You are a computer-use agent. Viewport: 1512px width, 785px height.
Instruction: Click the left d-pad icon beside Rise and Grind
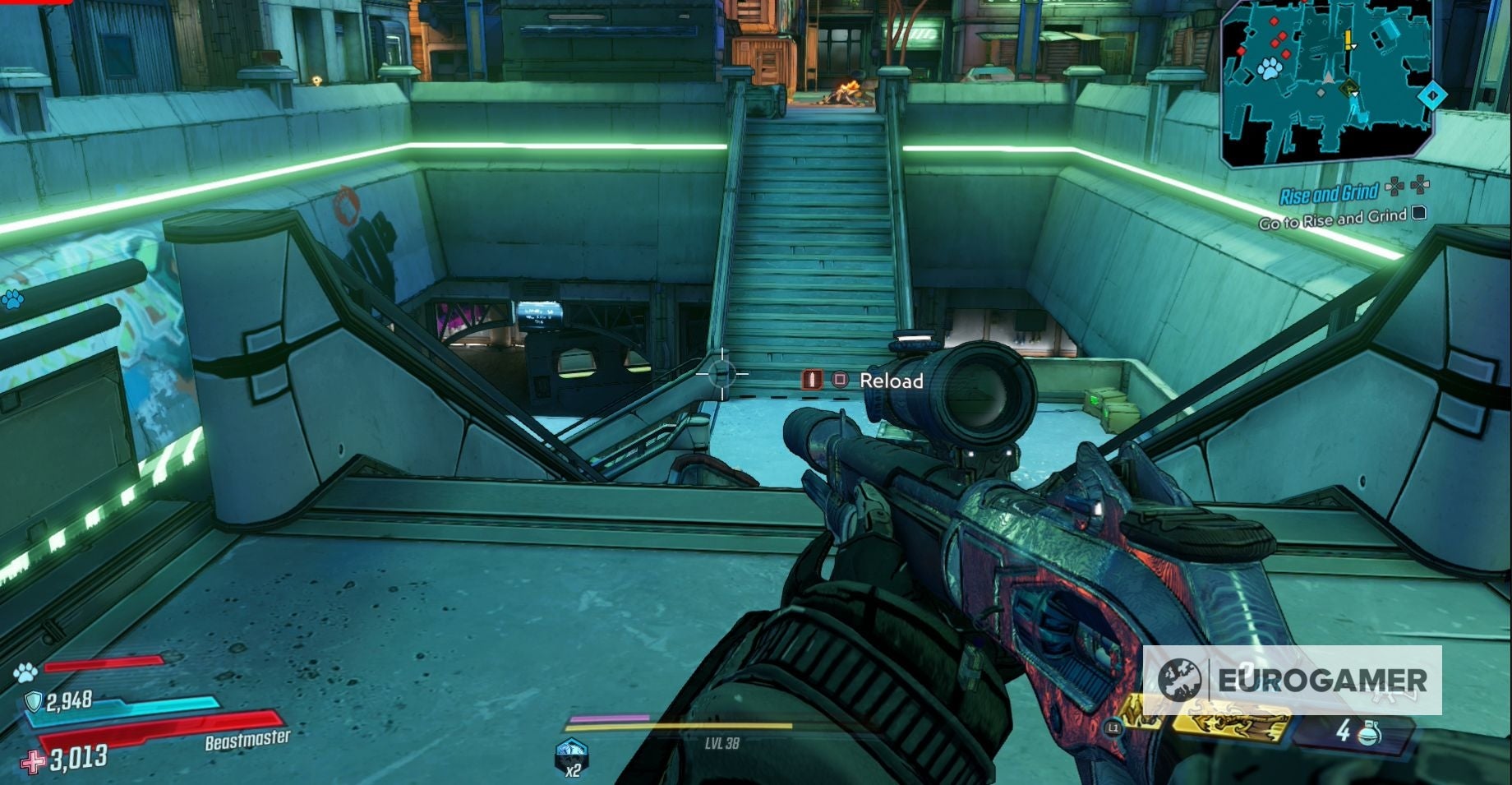tap(1394, 187)
